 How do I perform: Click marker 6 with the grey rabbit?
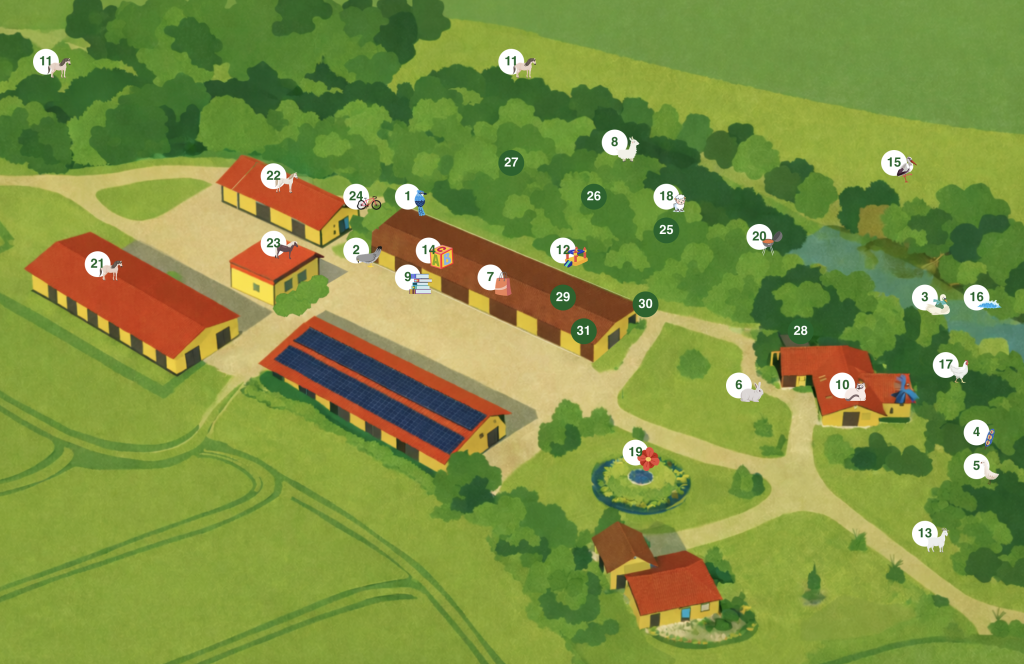point(740,385)
